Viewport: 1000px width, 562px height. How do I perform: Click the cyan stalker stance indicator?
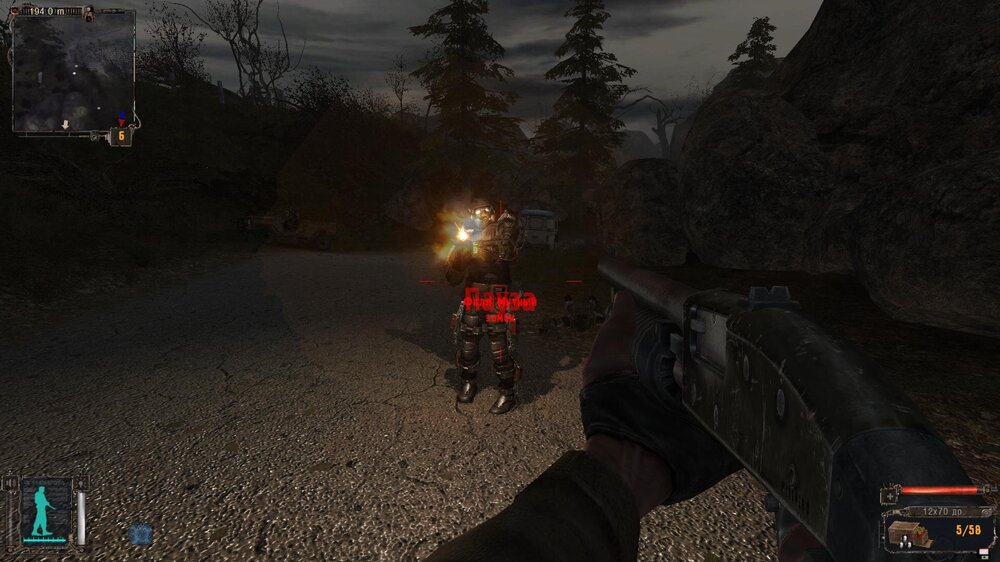click(43, 511)
